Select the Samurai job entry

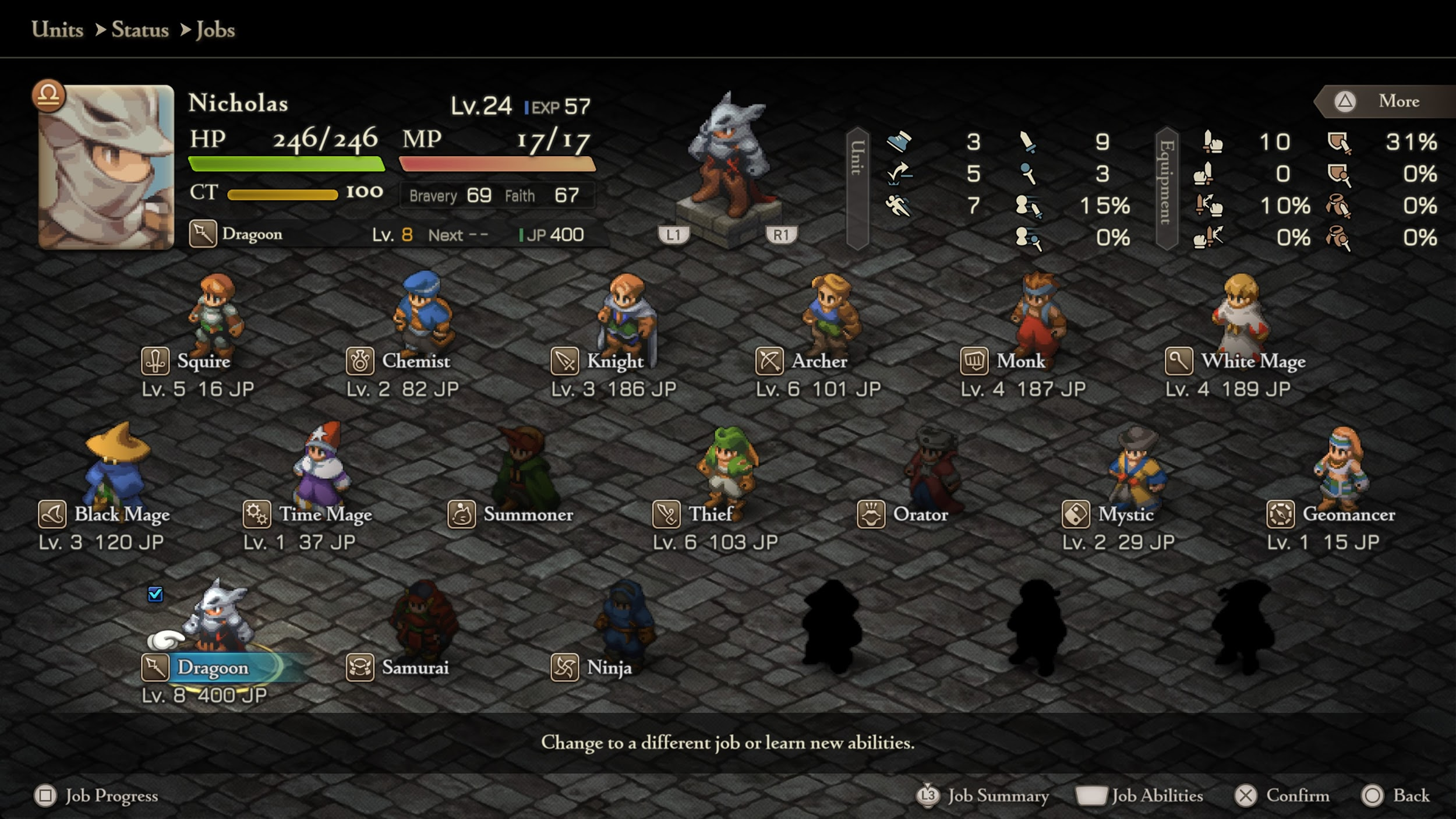click(x=415, y=667)
